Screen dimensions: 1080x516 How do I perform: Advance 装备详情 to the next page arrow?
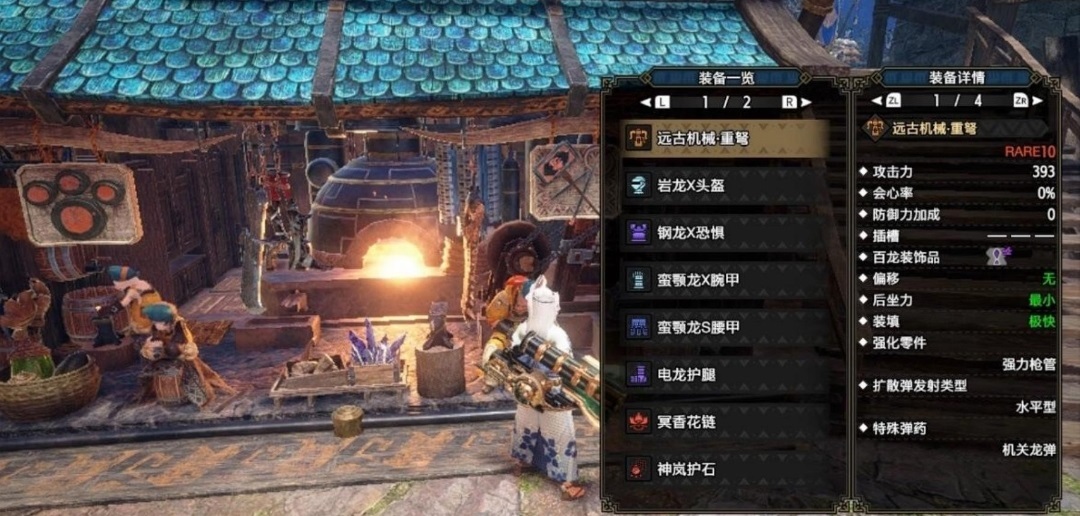(x=1036, y=101)
